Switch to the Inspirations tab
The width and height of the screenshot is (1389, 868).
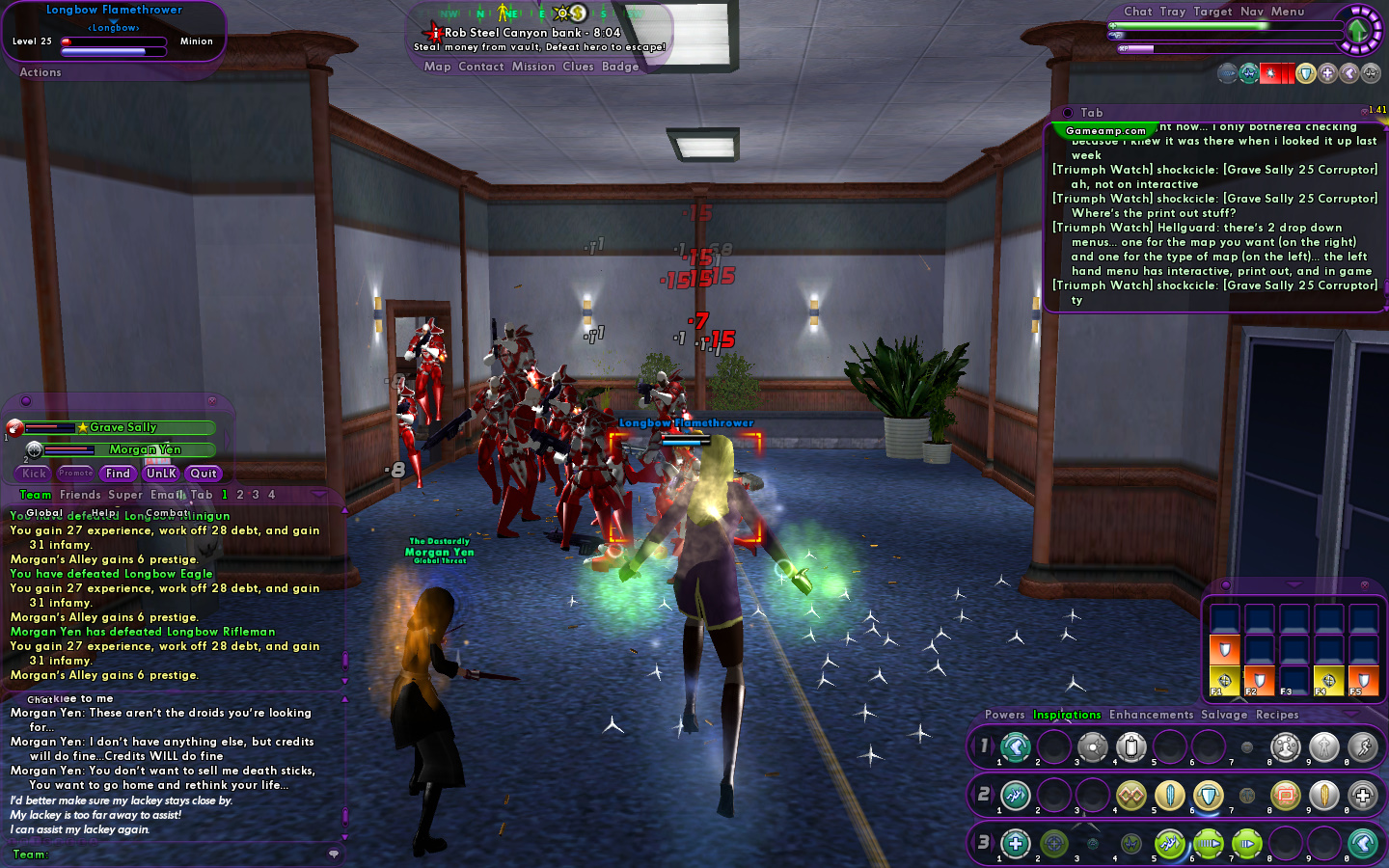tap(1067, 715)
